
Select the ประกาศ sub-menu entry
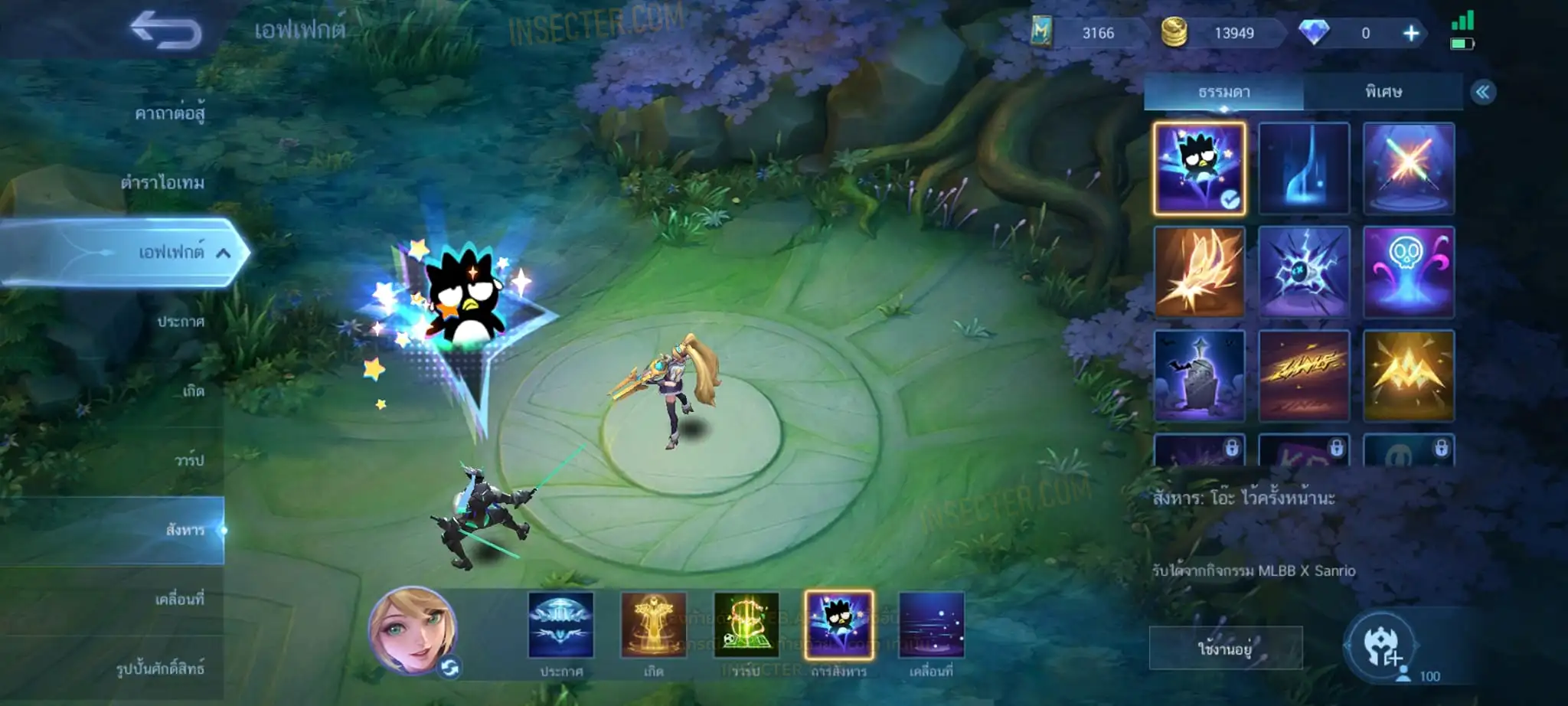point(181,322)
